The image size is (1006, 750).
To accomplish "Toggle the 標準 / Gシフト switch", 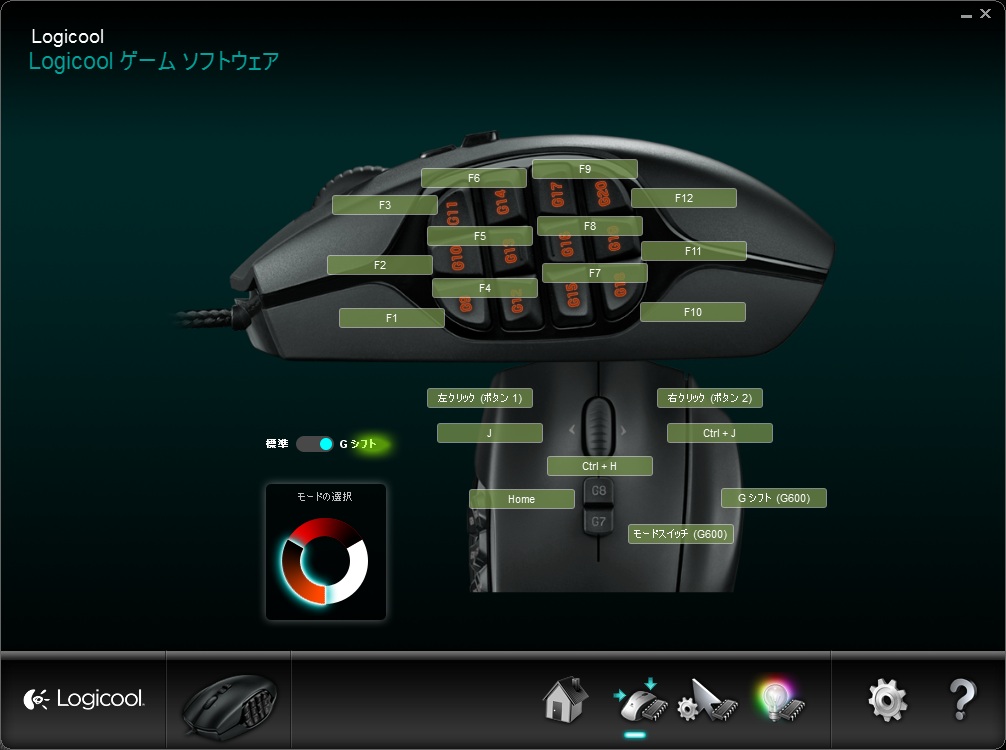I will pyautogui.click(x=314, y=444).
